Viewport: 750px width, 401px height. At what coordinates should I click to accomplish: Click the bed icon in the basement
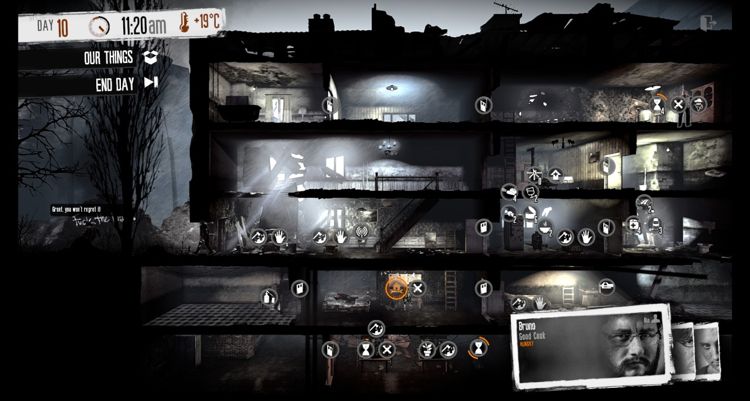[x=606, y=288]
